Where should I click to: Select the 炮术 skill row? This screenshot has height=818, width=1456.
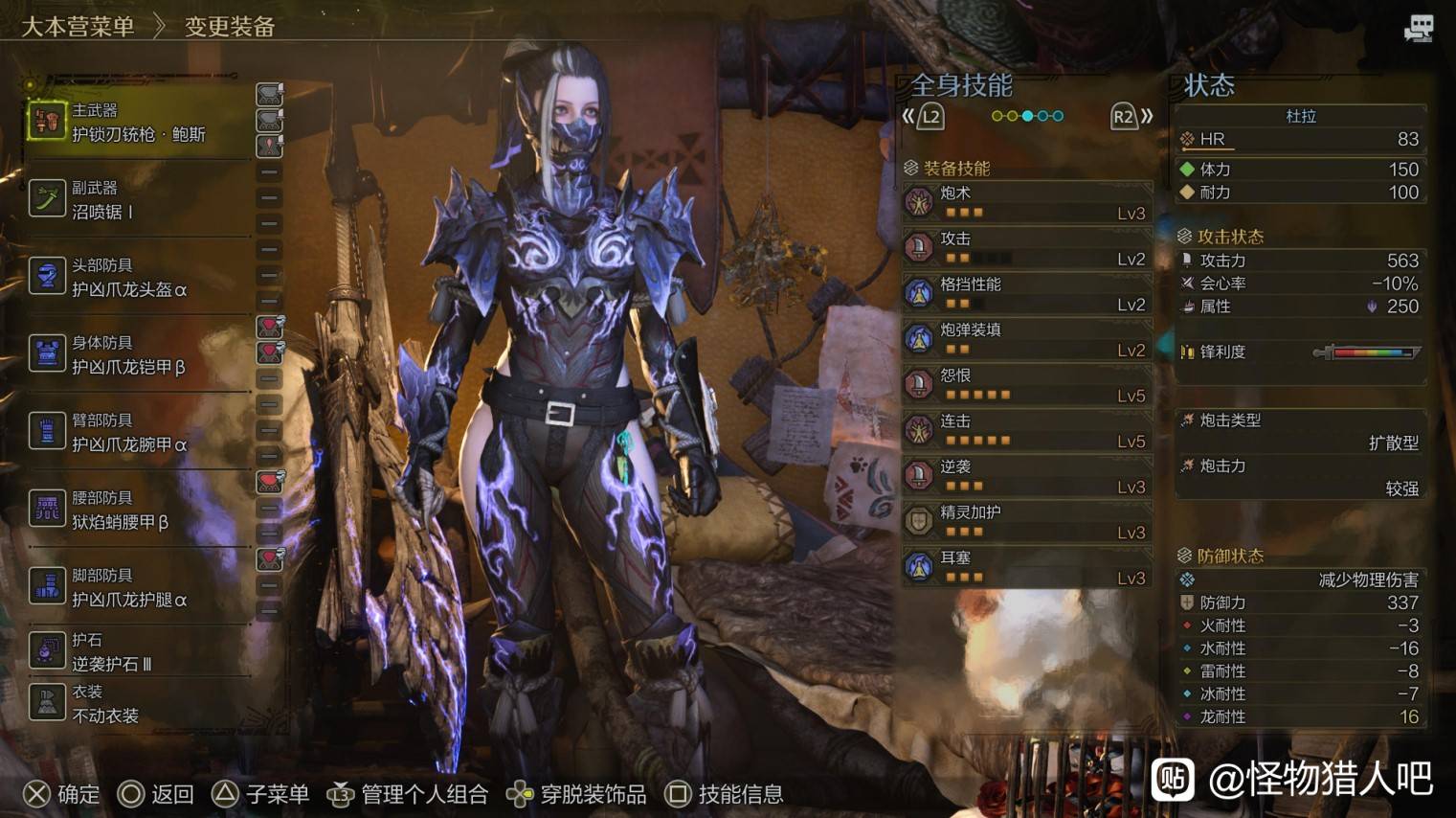click(x=1026, y=202)
